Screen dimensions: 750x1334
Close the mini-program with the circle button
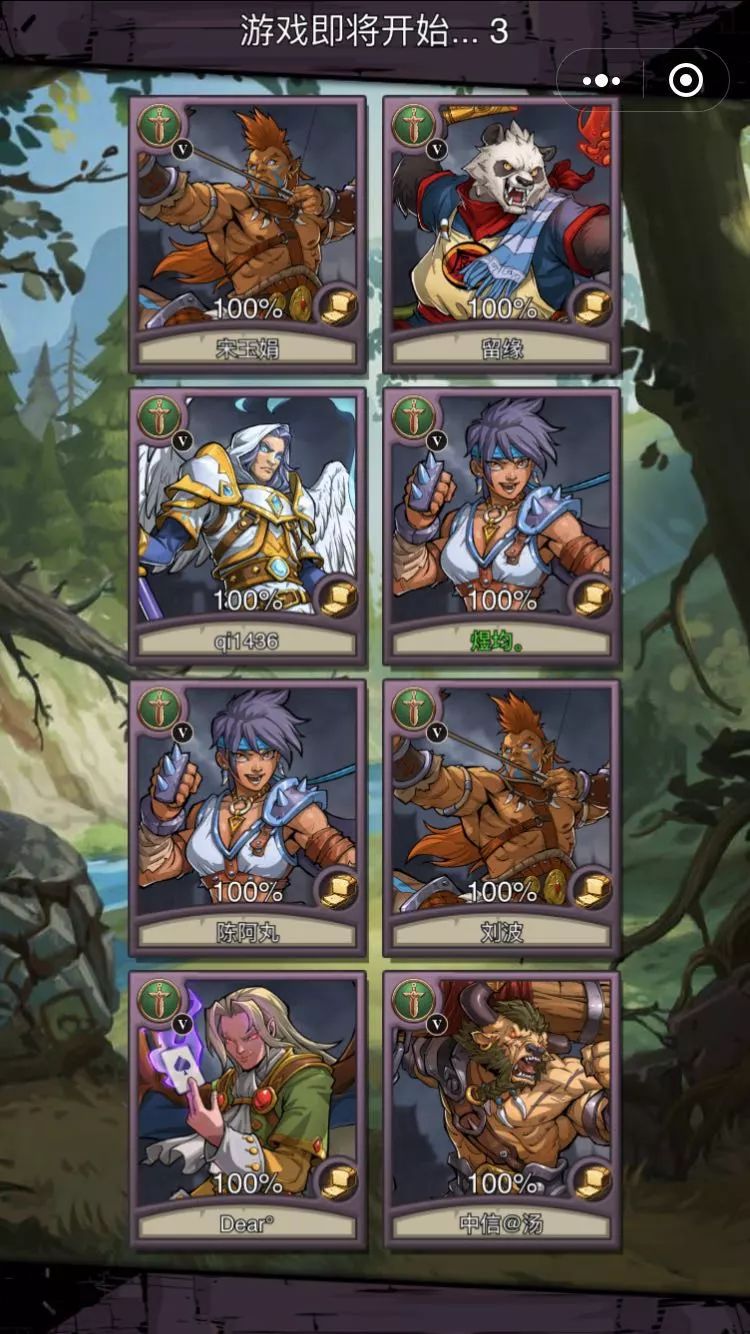coord(686,81)
